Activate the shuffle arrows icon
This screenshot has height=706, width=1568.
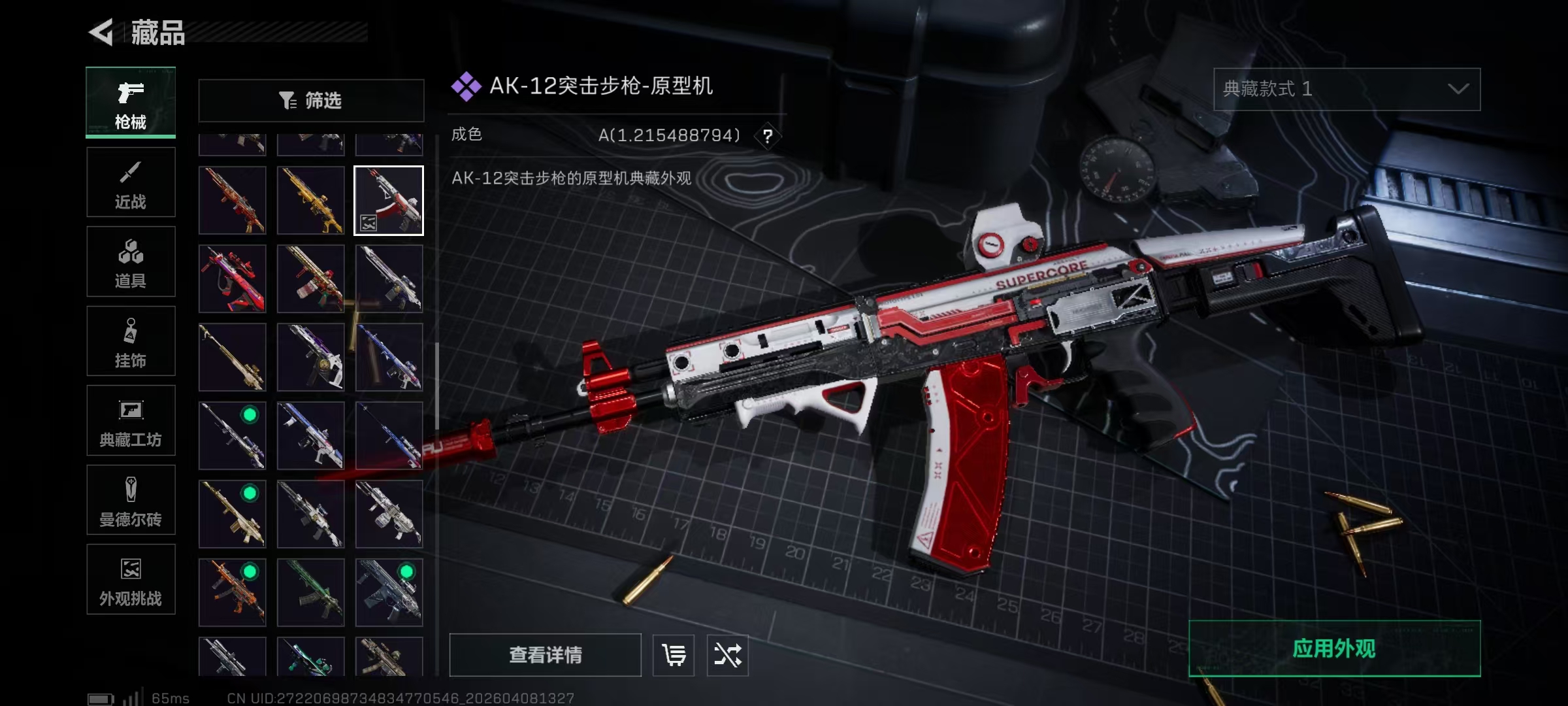(x=727, y=655)
